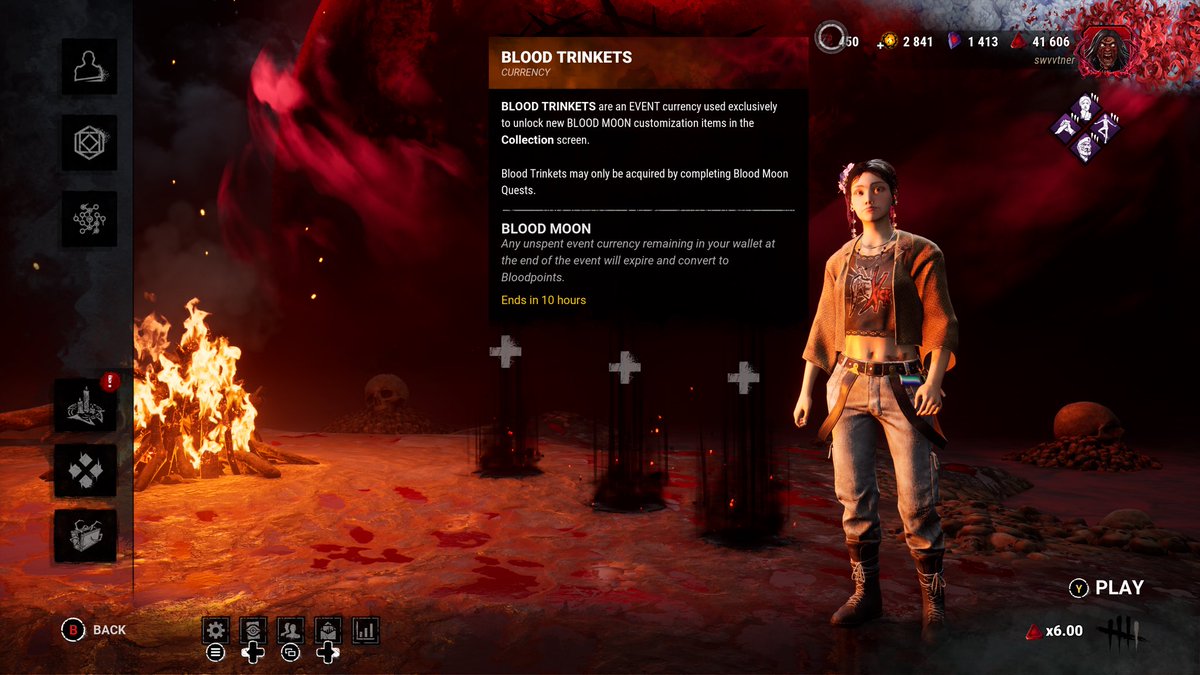
Task: Open the toolbox store menu
Action: (86, 536)
